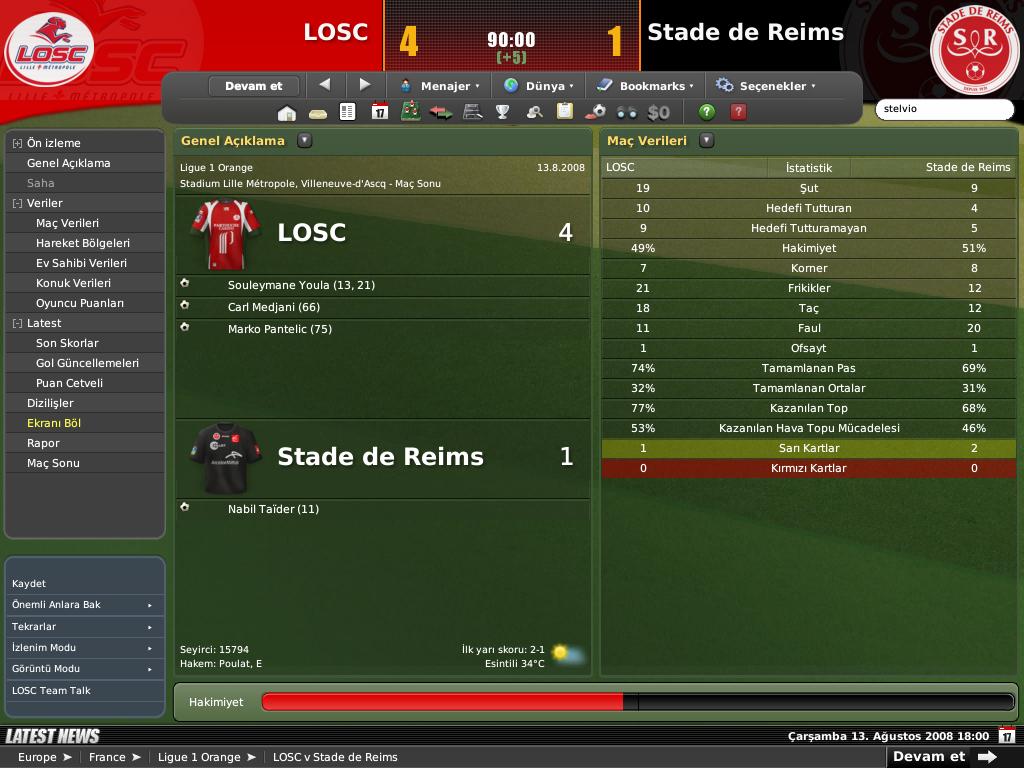Click the top Devam et button
The image size is (1024, 768).
point(253,86)
